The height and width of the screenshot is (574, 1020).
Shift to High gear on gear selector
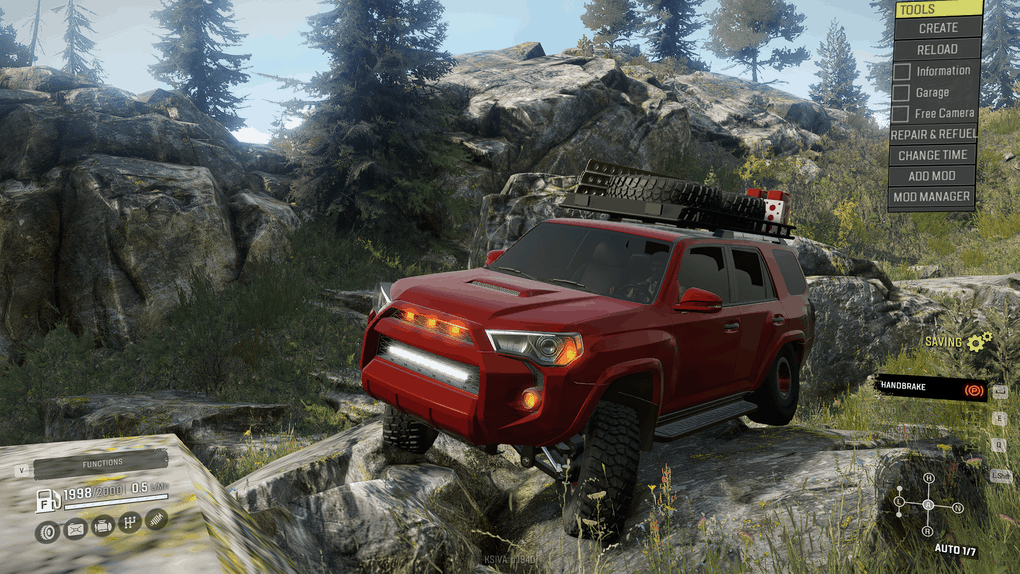[x=928, y=478]
